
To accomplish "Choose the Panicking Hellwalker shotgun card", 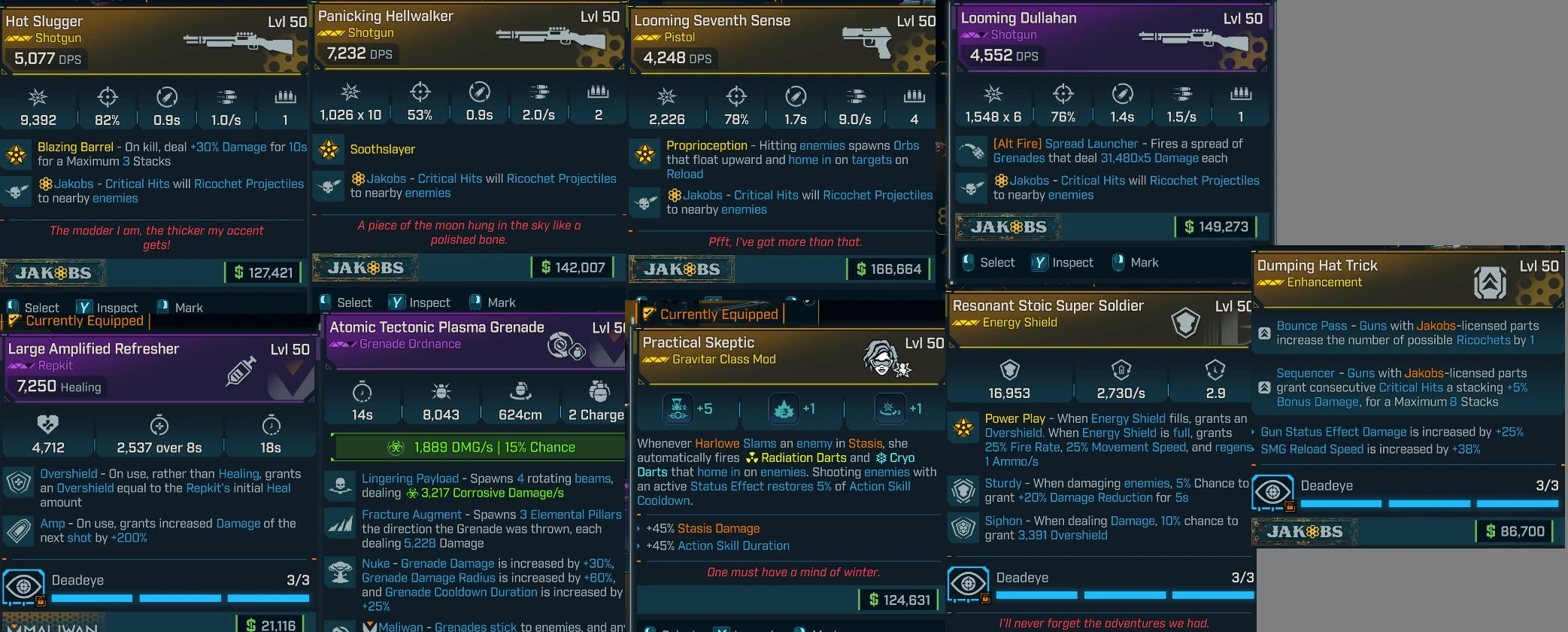I will (x=468, y=36).
